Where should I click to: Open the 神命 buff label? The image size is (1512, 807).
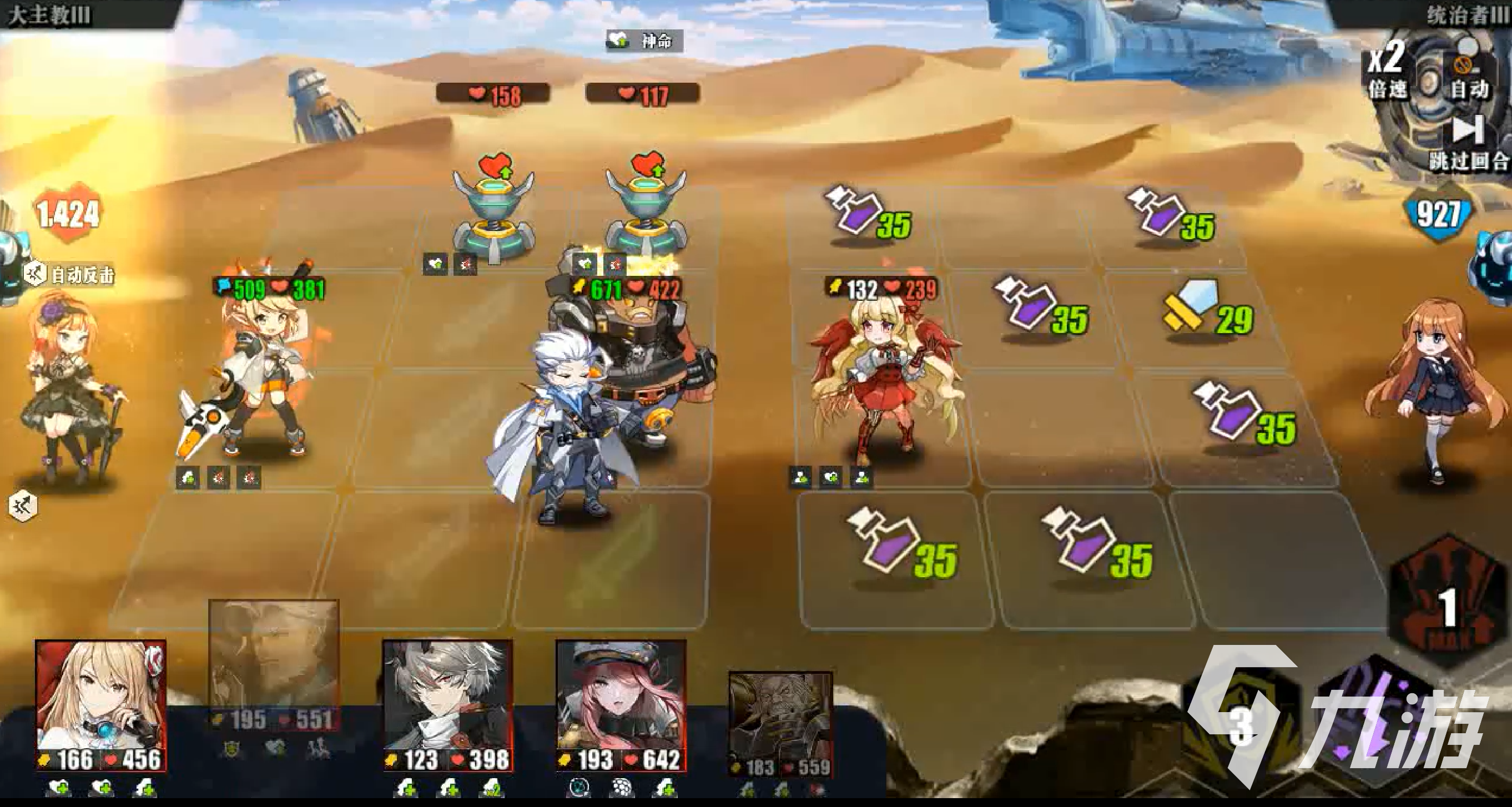pyautogui.click(x=644, y=41)
